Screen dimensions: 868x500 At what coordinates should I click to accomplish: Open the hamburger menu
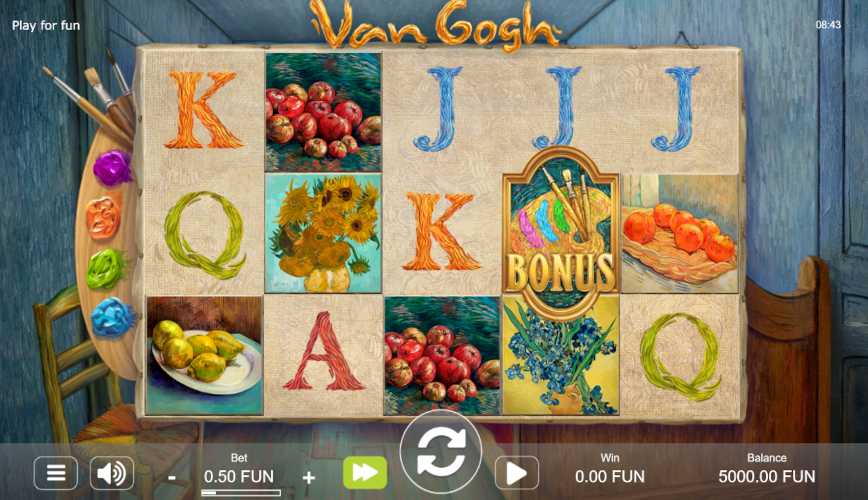pos(56,473)
